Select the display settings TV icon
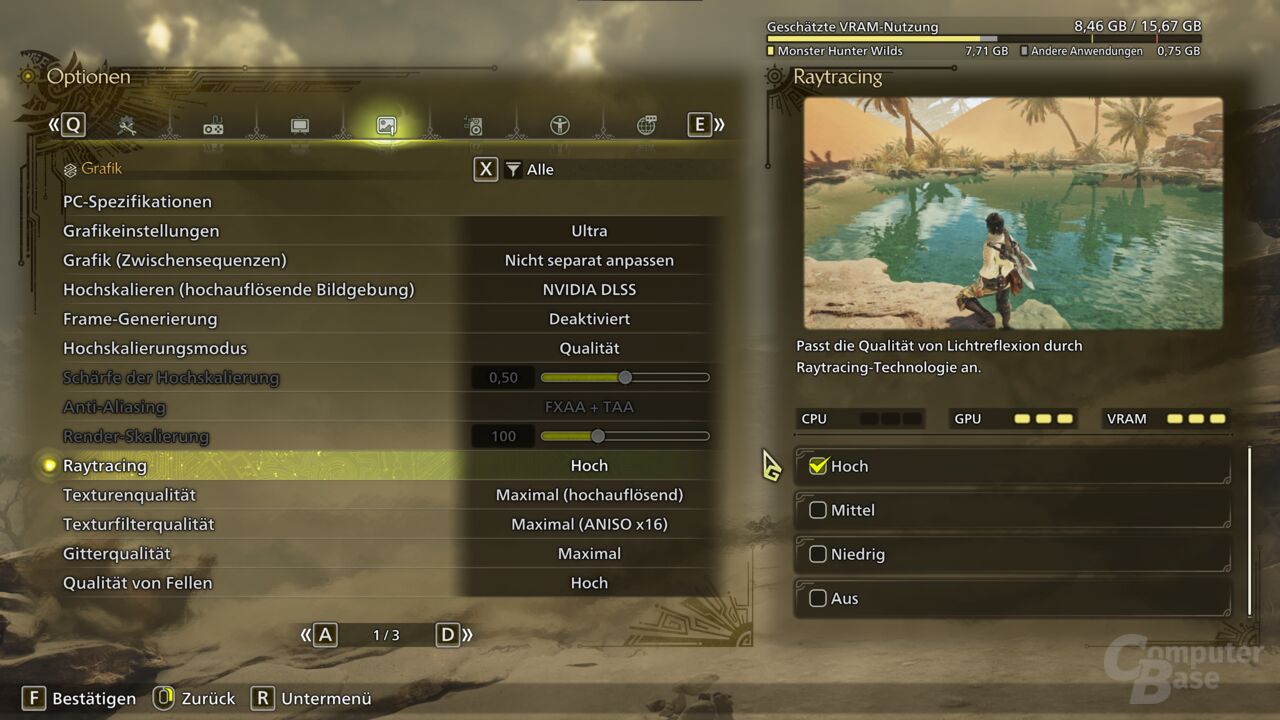Viewport: 1280px width, 720px height. [299, 125]
